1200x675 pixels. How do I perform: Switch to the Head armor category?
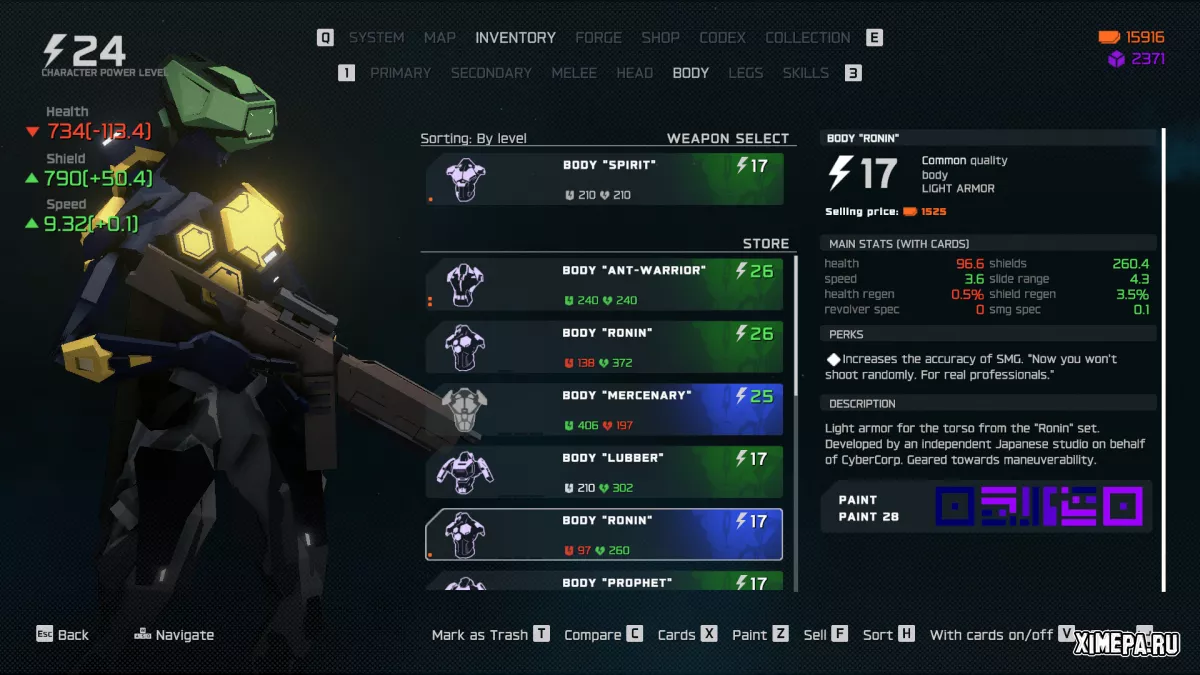tap(634, 73)
